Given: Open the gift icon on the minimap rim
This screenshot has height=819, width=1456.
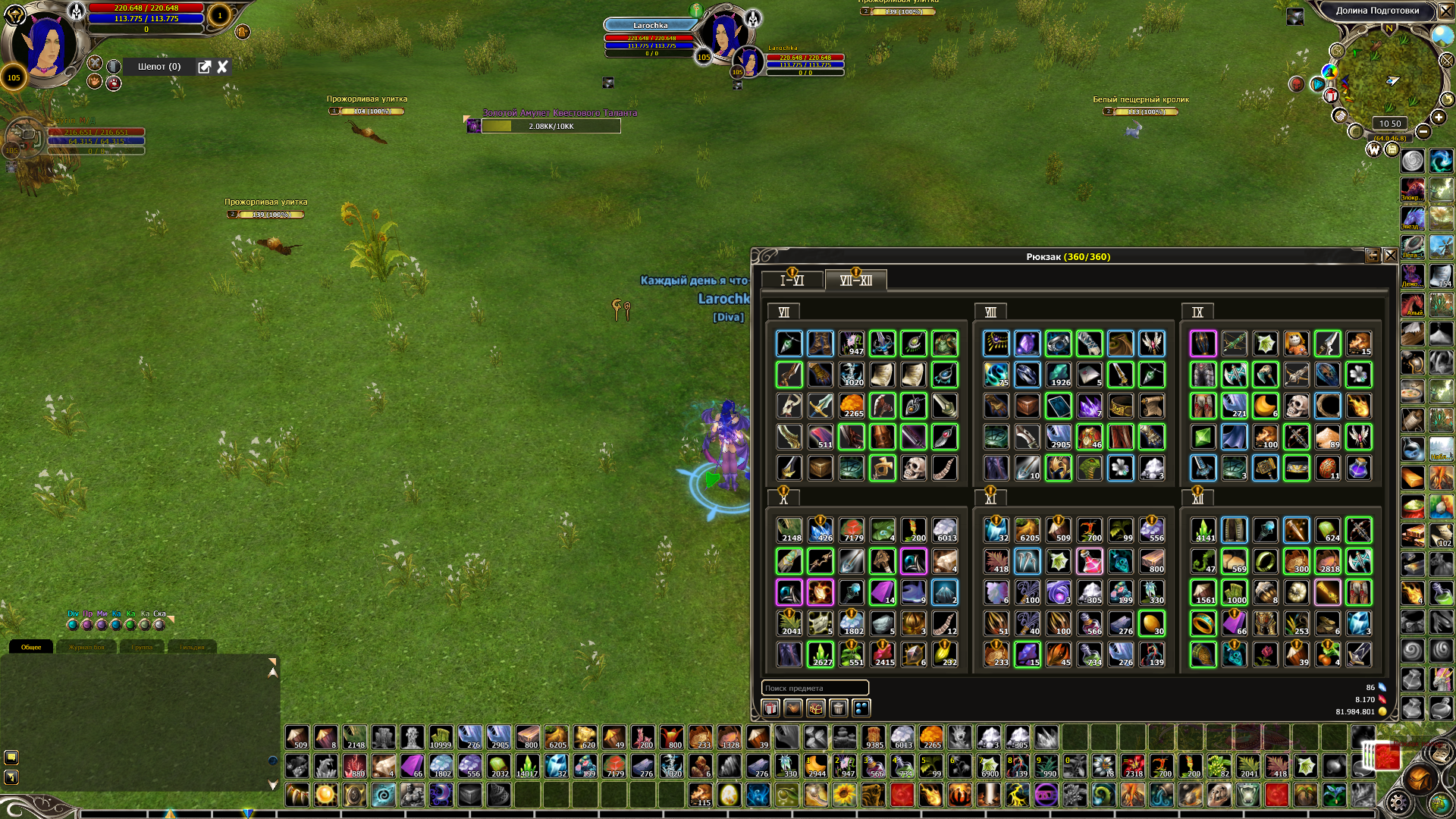Looking at the screenshot, I should pos(1331,96).
